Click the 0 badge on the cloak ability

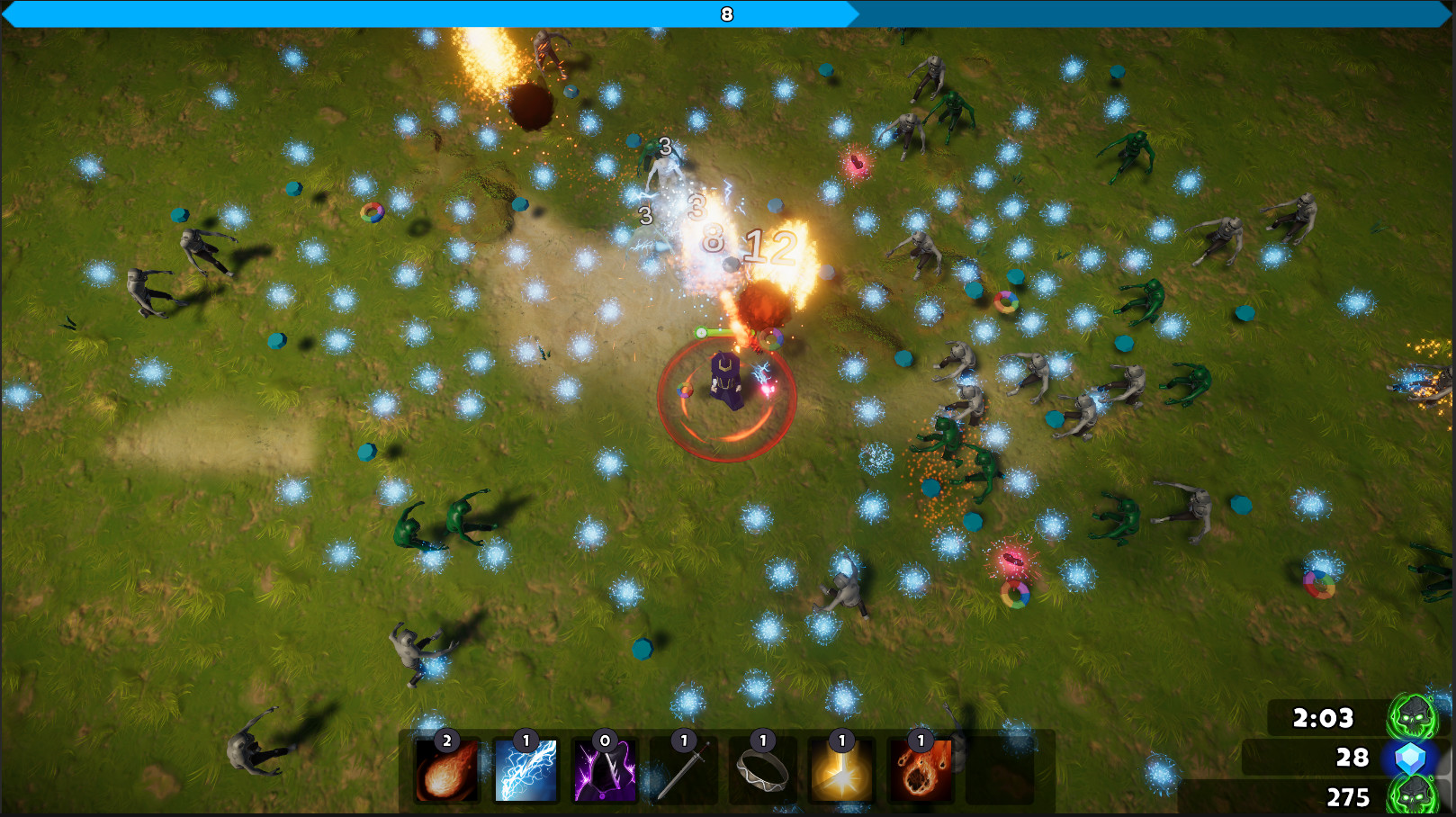605,741
